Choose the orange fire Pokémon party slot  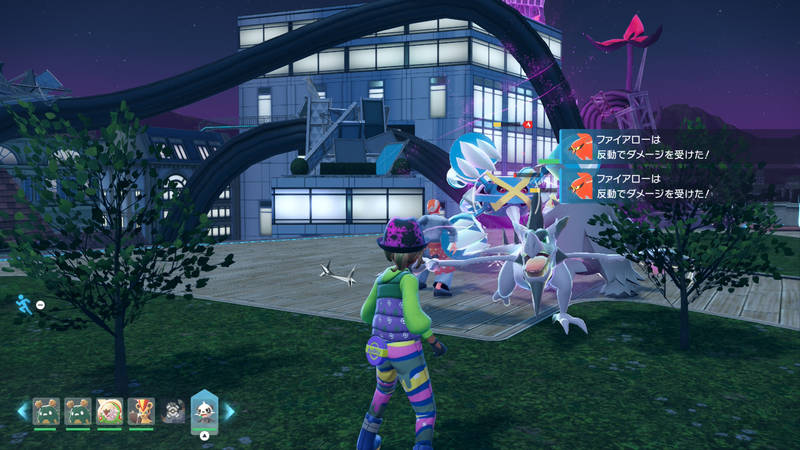click(x=141, y=411)
